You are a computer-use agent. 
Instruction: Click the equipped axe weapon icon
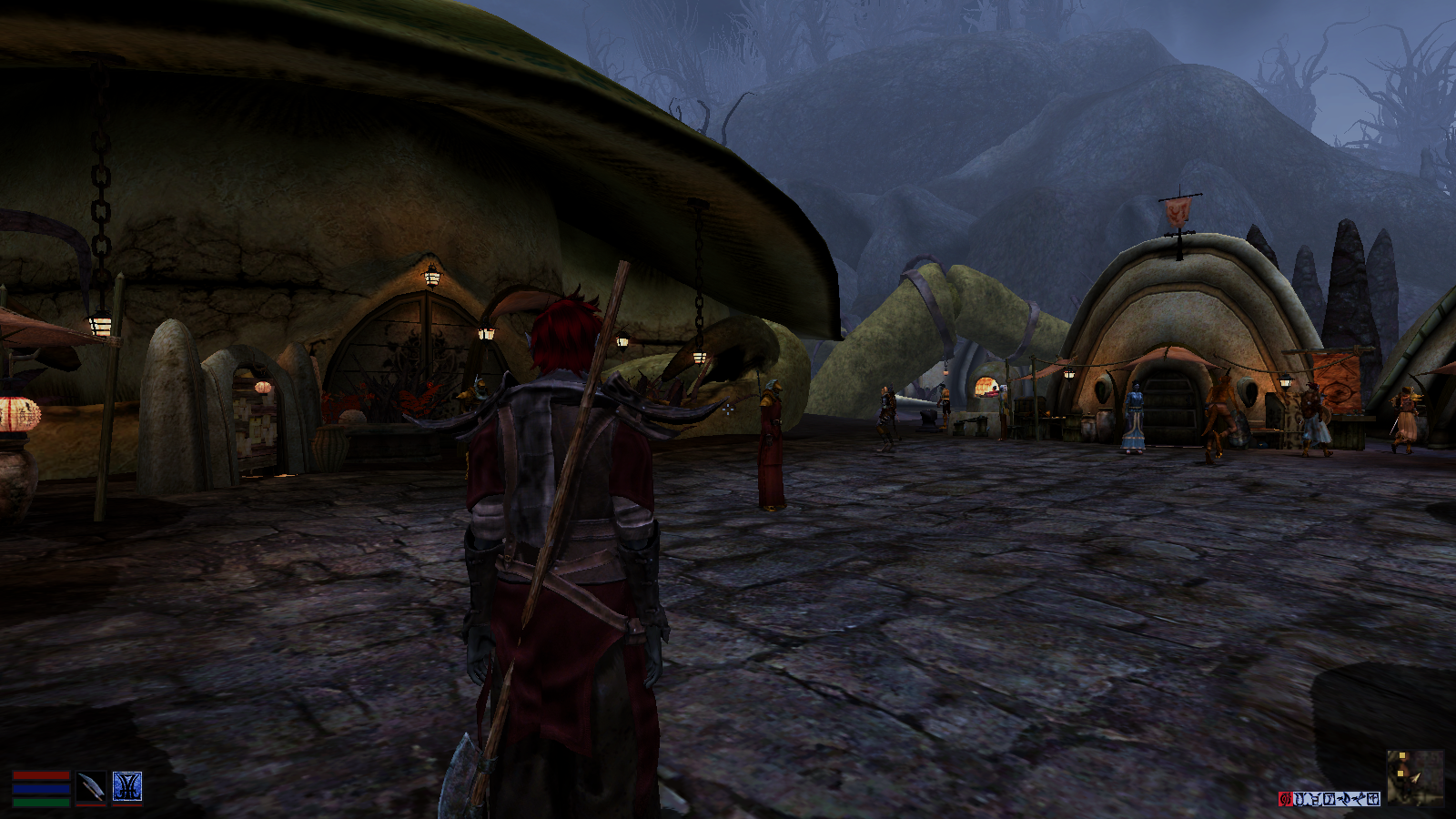(91, 787)
